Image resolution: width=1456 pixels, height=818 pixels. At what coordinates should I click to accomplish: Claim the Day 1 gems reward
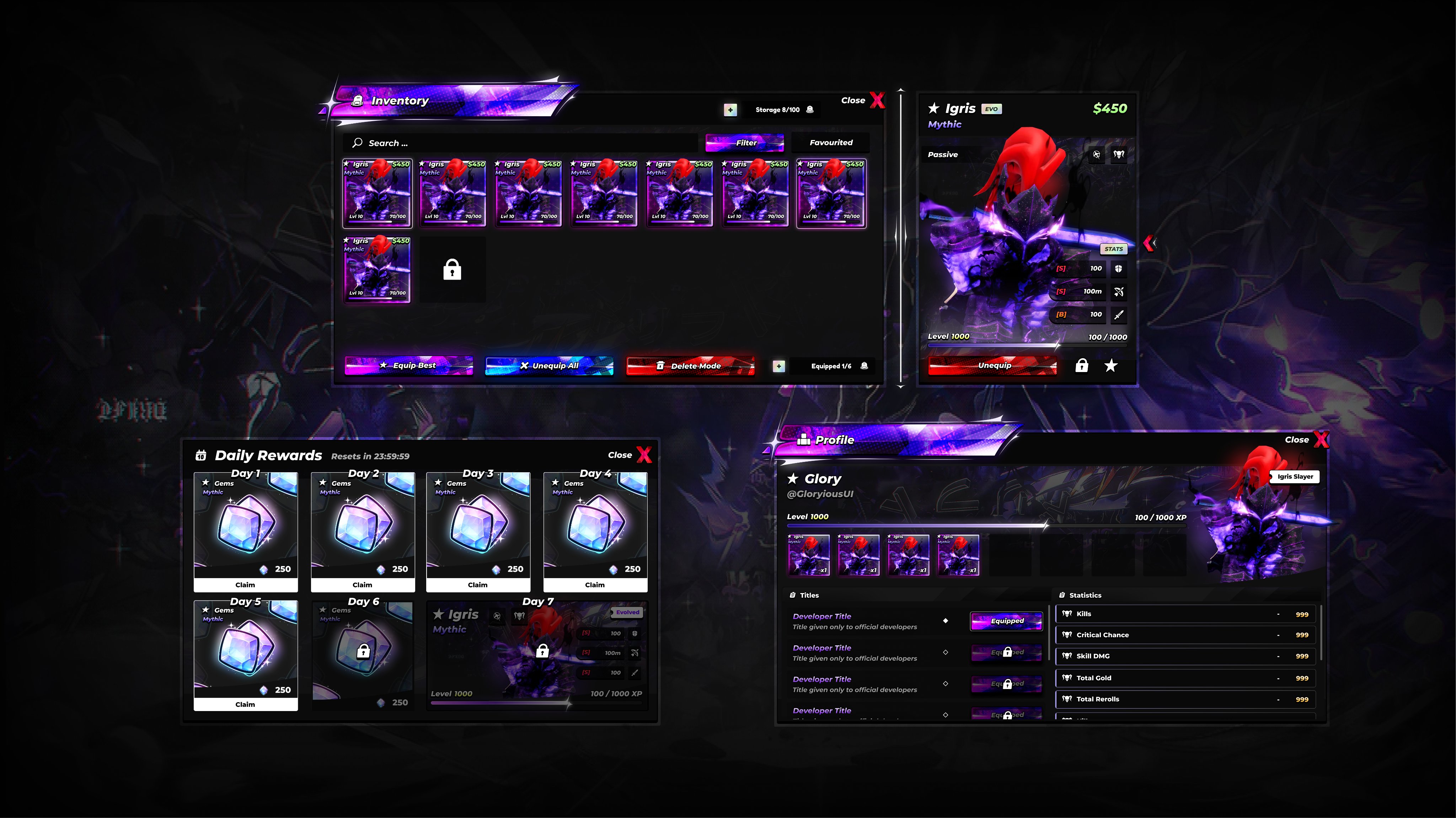pyautogui.click(x=245, y=585)
